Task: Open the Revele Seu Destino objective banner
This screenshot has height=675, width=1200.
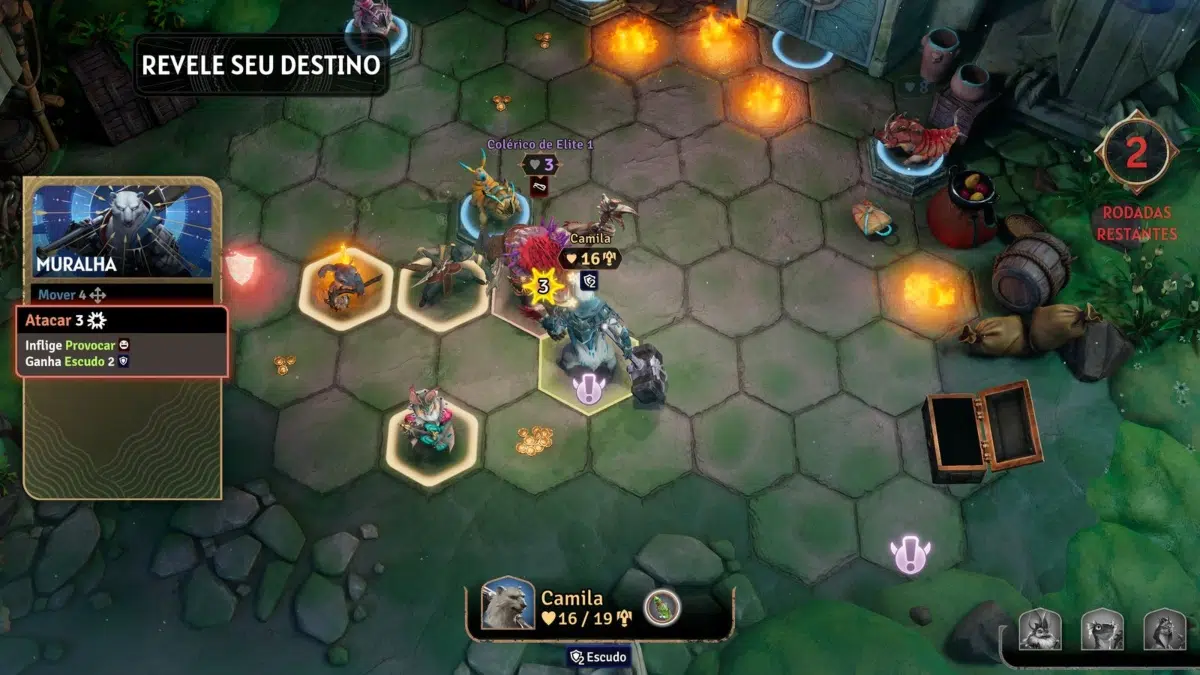Action: 261,66
